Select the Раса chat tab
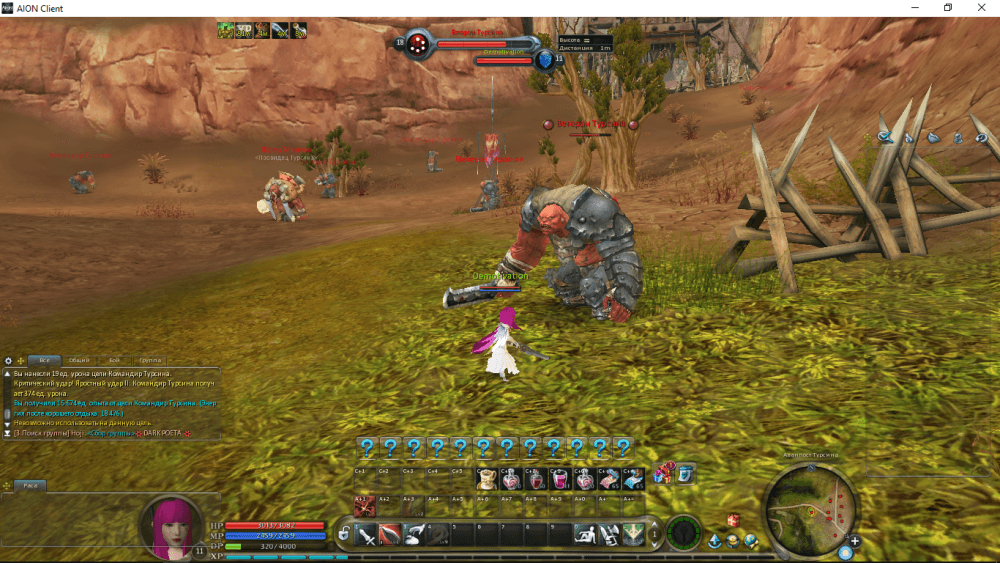1000x563 pixels. point(30,485)
